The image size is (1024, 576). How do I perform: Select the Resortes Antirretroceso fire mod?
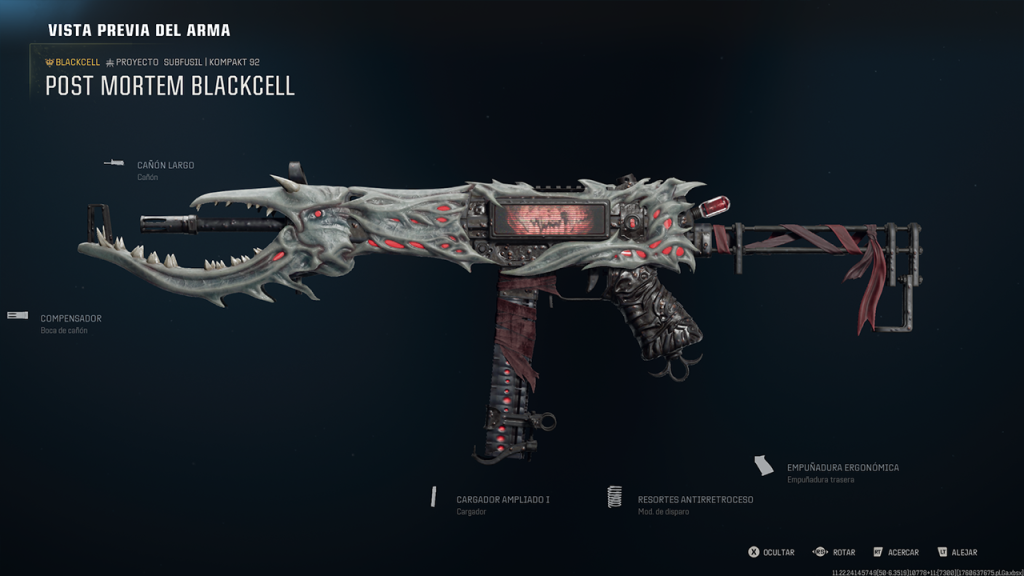[695, 499]
